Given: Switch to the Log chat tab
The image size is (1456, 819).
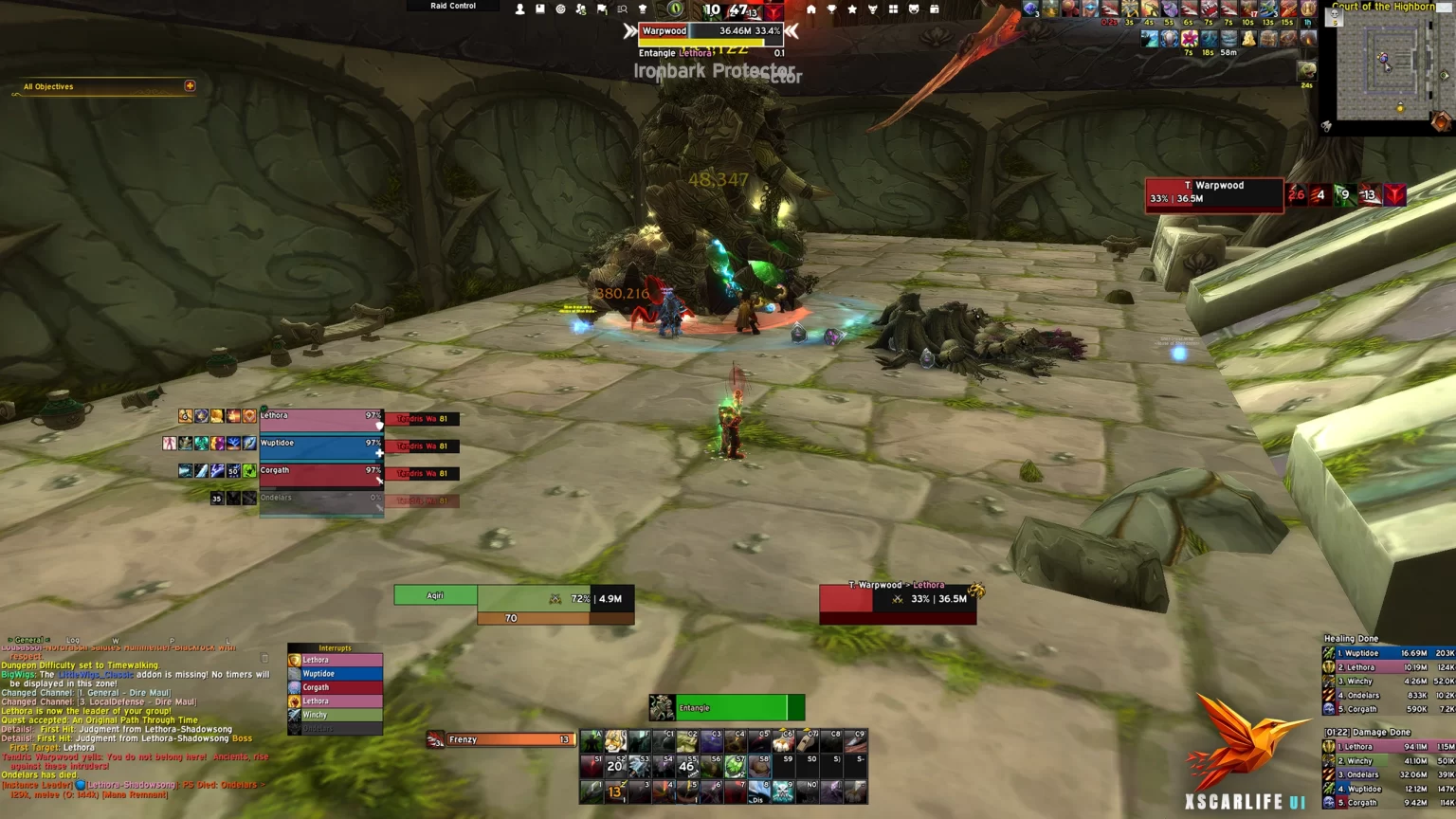Looking at the screenshot, I should tap(72, 640).
